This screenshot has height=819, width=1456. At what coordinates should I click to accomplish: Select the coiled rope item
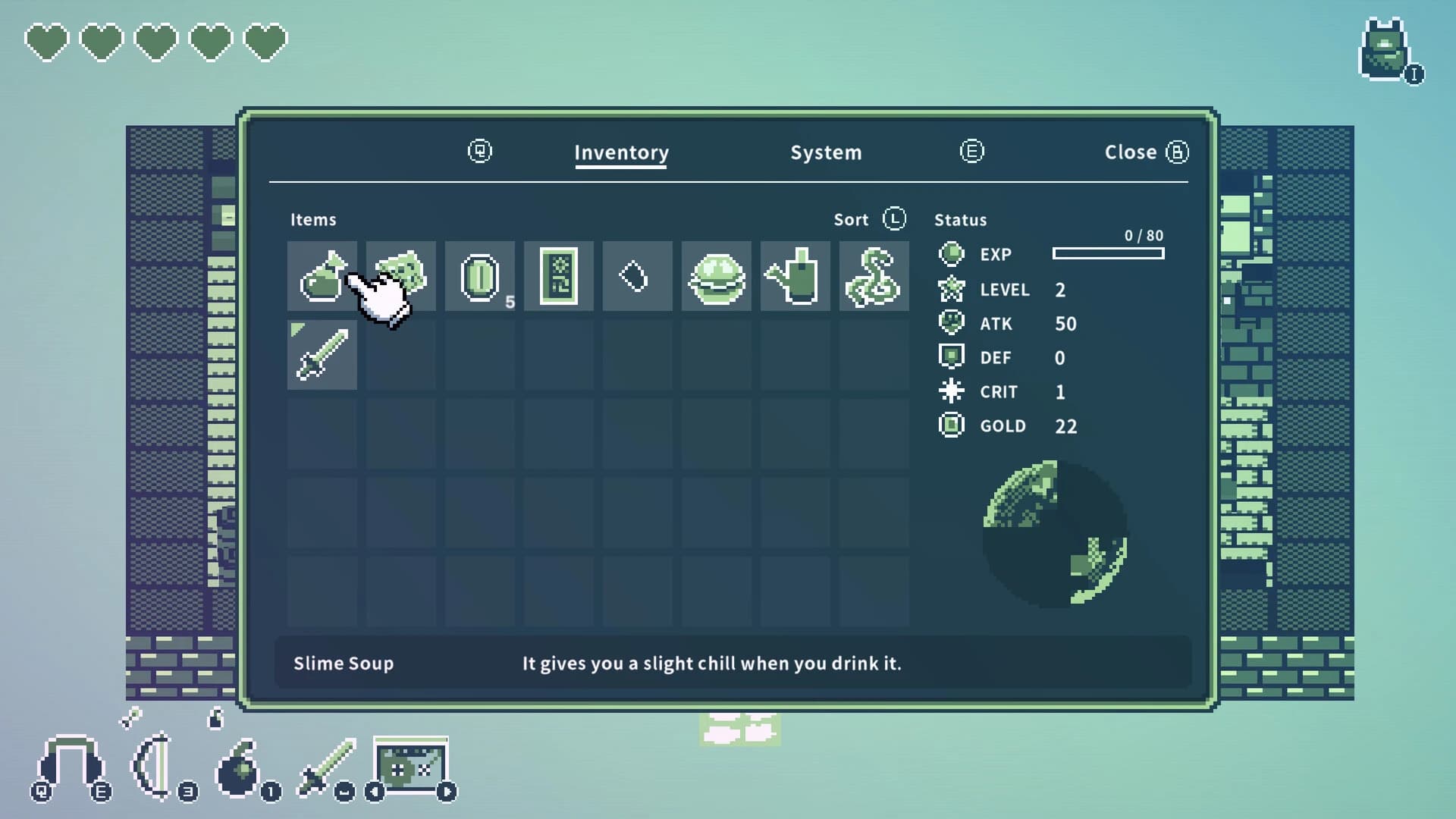[x=874, y=277]
